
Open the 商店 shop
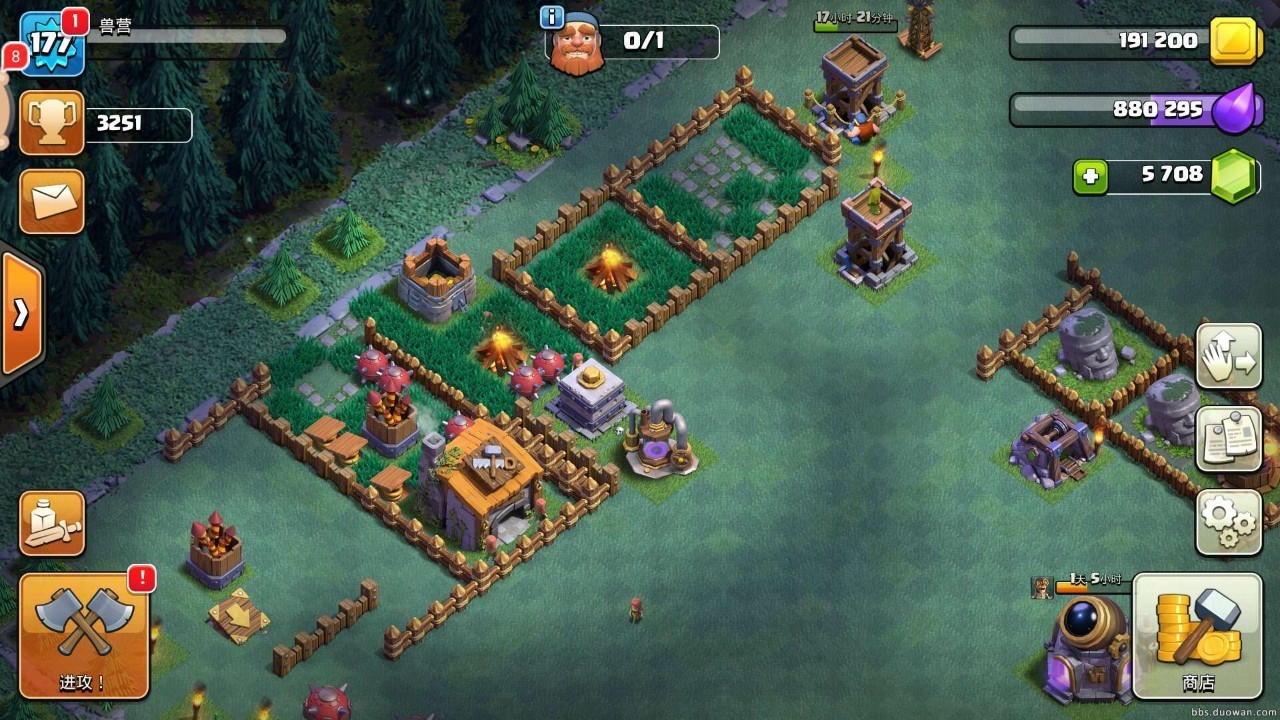point(1197,636)
